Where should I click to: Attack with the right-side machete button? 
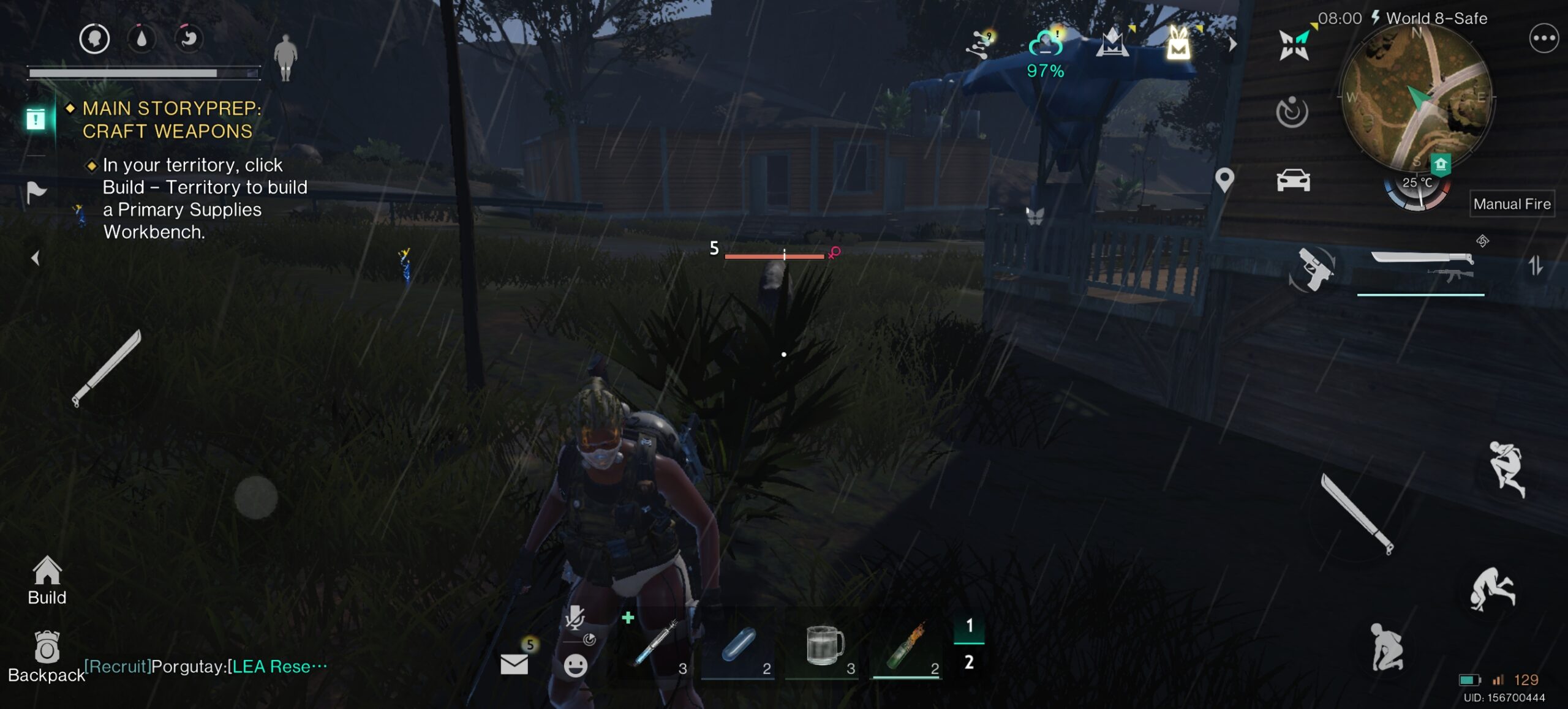pyautogui.click(x=1357, y=513)
